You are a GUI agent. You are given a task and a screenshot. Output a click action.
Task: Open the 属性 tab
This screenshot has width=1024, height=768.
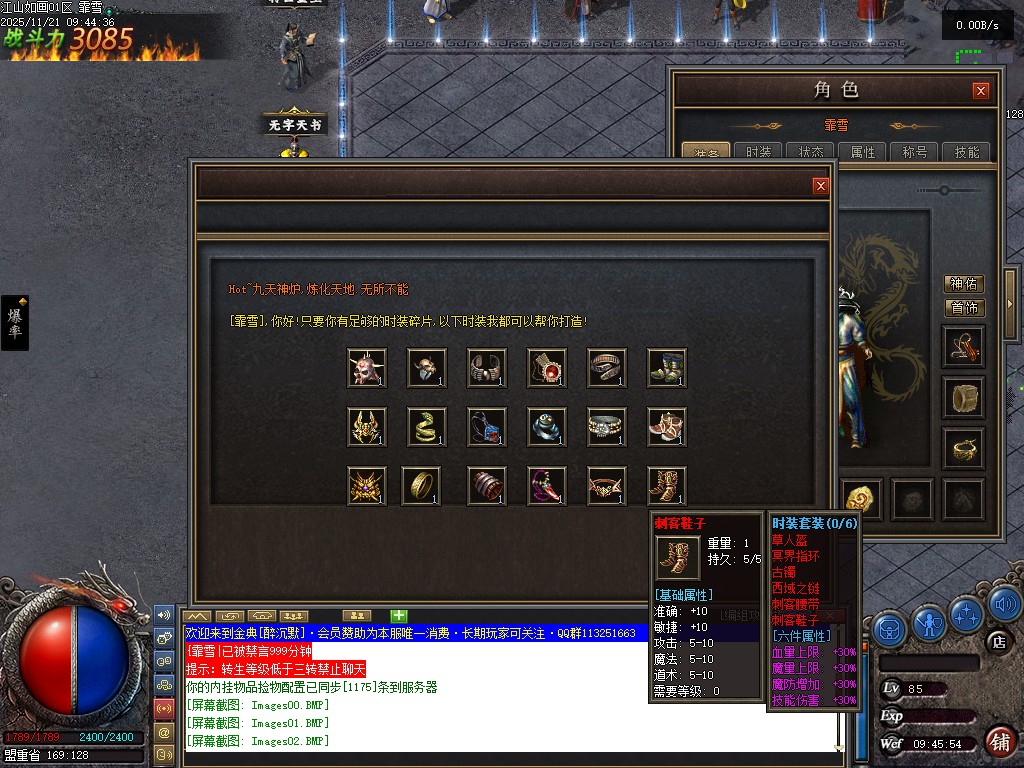863,153
